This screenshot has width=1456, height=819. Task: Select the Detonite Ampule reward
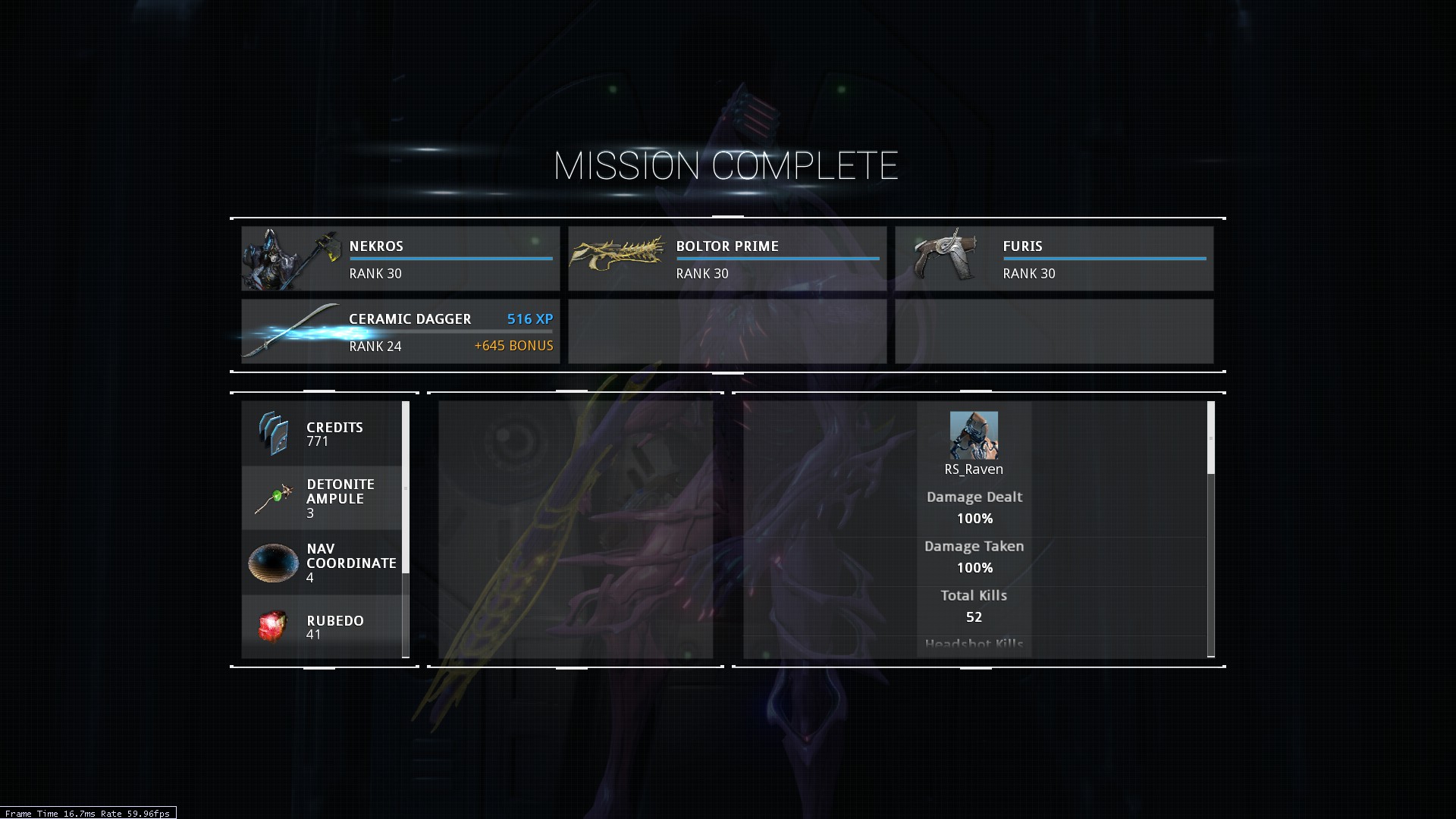click(x=322, y=498)
